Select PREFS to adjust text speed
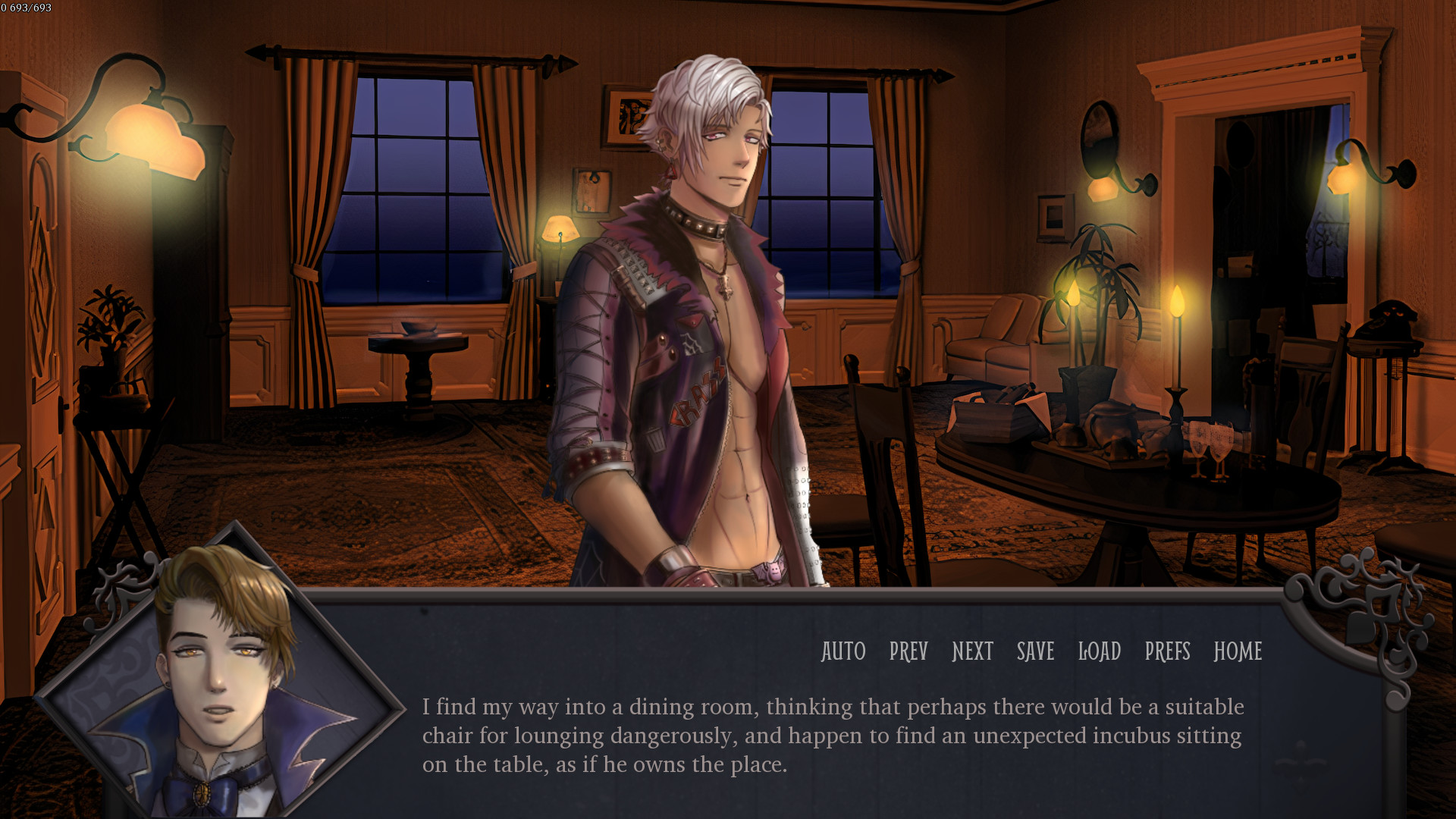 tap(1168, 652)
